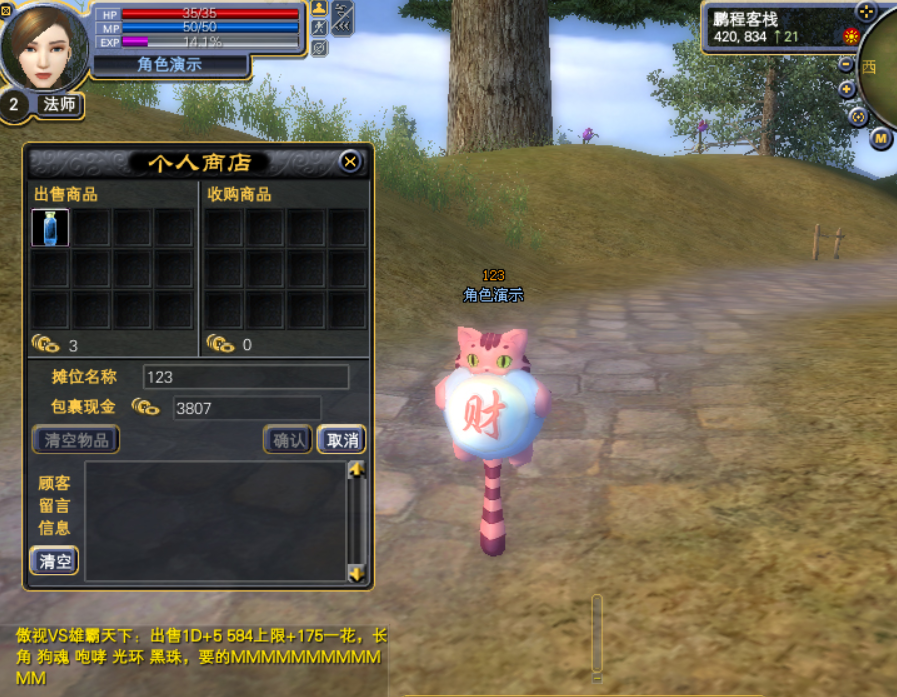Viewport: 897px width, 697px height.
Task: Zoom out the minimap with minus button
Action: pyautogui.click(x=846, y=65)
